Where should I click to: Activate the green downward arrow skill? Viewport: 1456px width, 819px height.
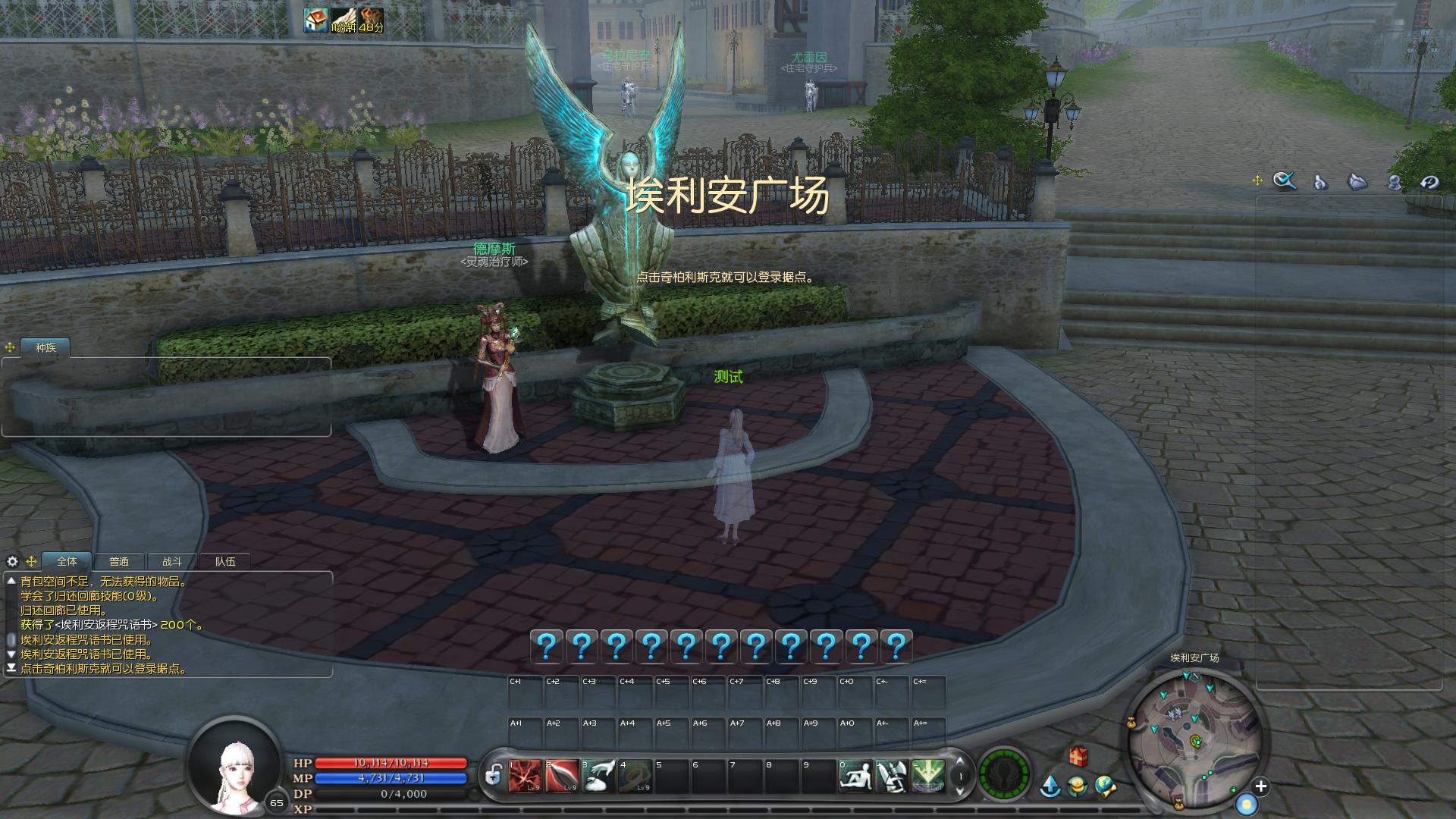pos(928,777)
